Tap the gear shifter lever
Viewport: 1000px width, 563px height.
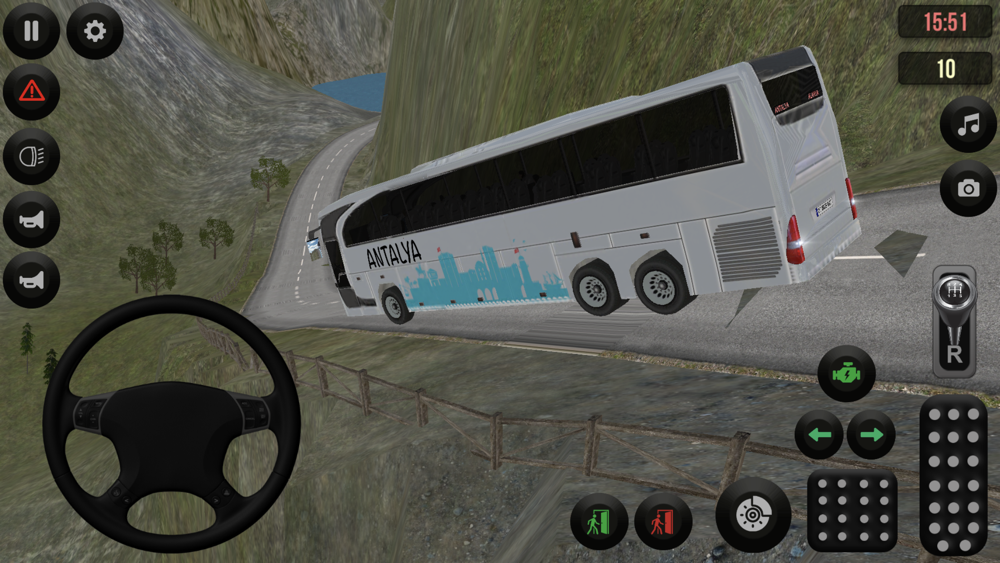tap(953, 320)
